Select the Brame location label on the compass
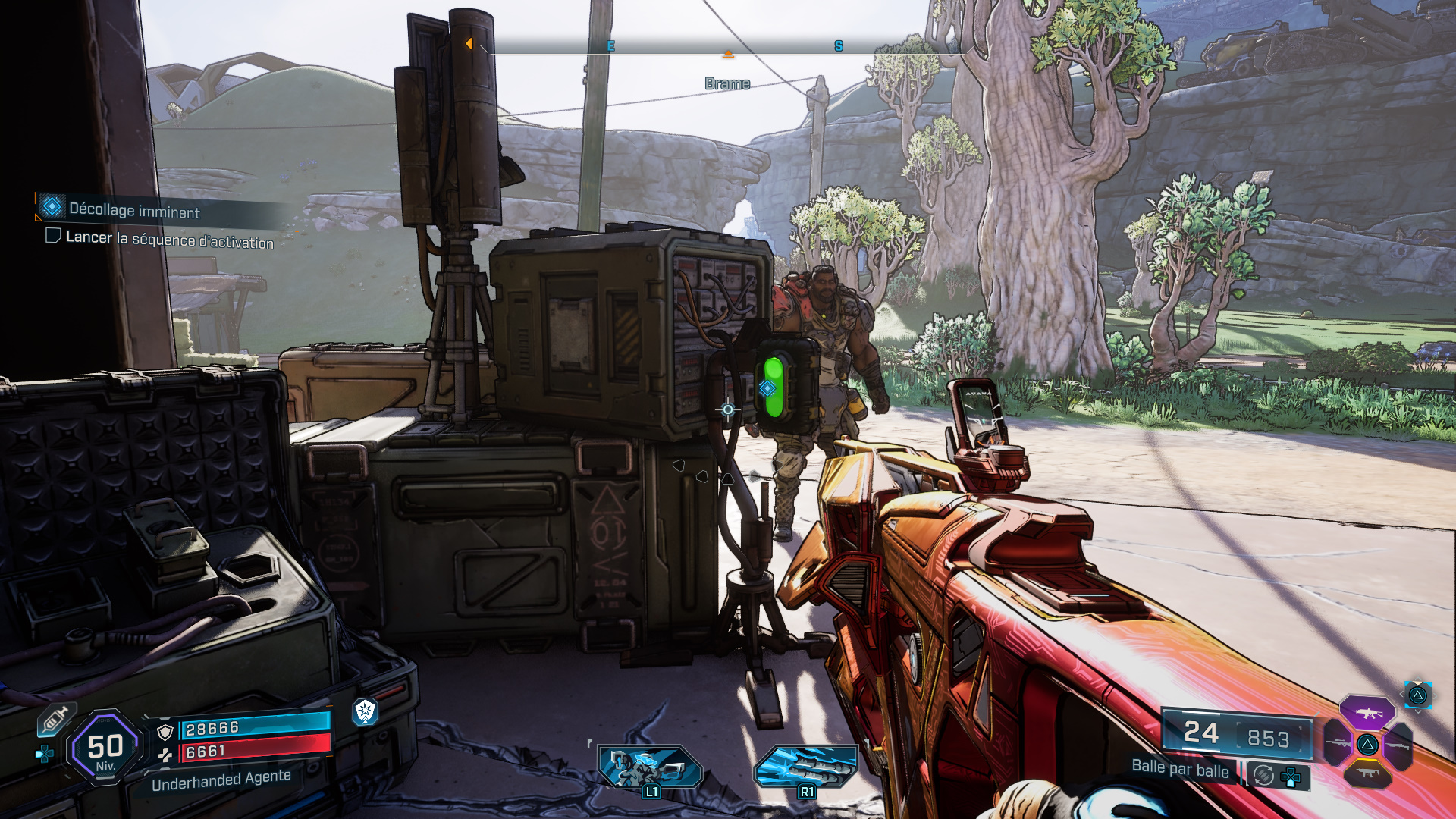This screenshot has width=1456, height=819. click(x=727, y=83)
